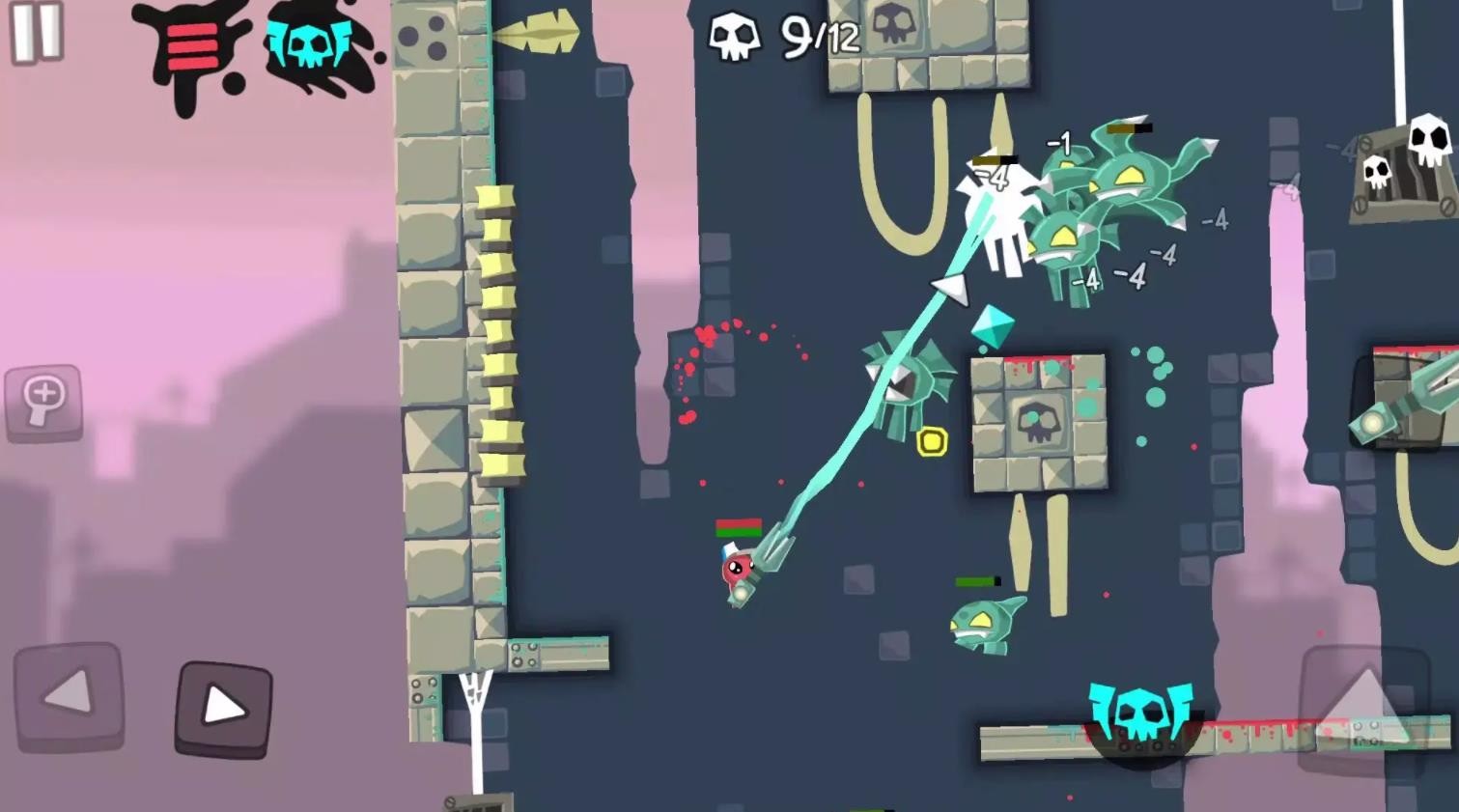Tap the move right arrow button
The height and width of the screenshot is (812, 1459).
pyautogui.click(x=223, y=709)
